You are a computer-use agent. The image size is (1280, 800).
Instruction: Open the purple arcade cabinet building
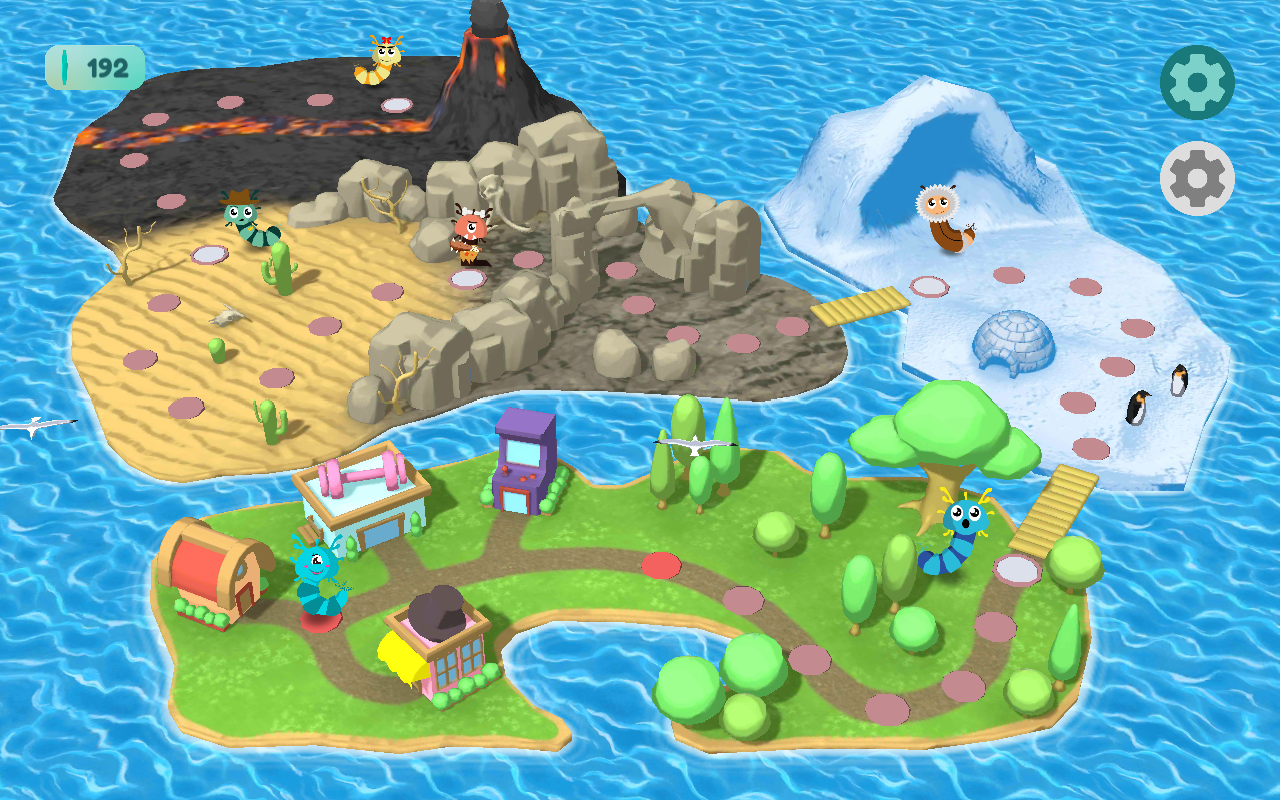tap(525, 462)
